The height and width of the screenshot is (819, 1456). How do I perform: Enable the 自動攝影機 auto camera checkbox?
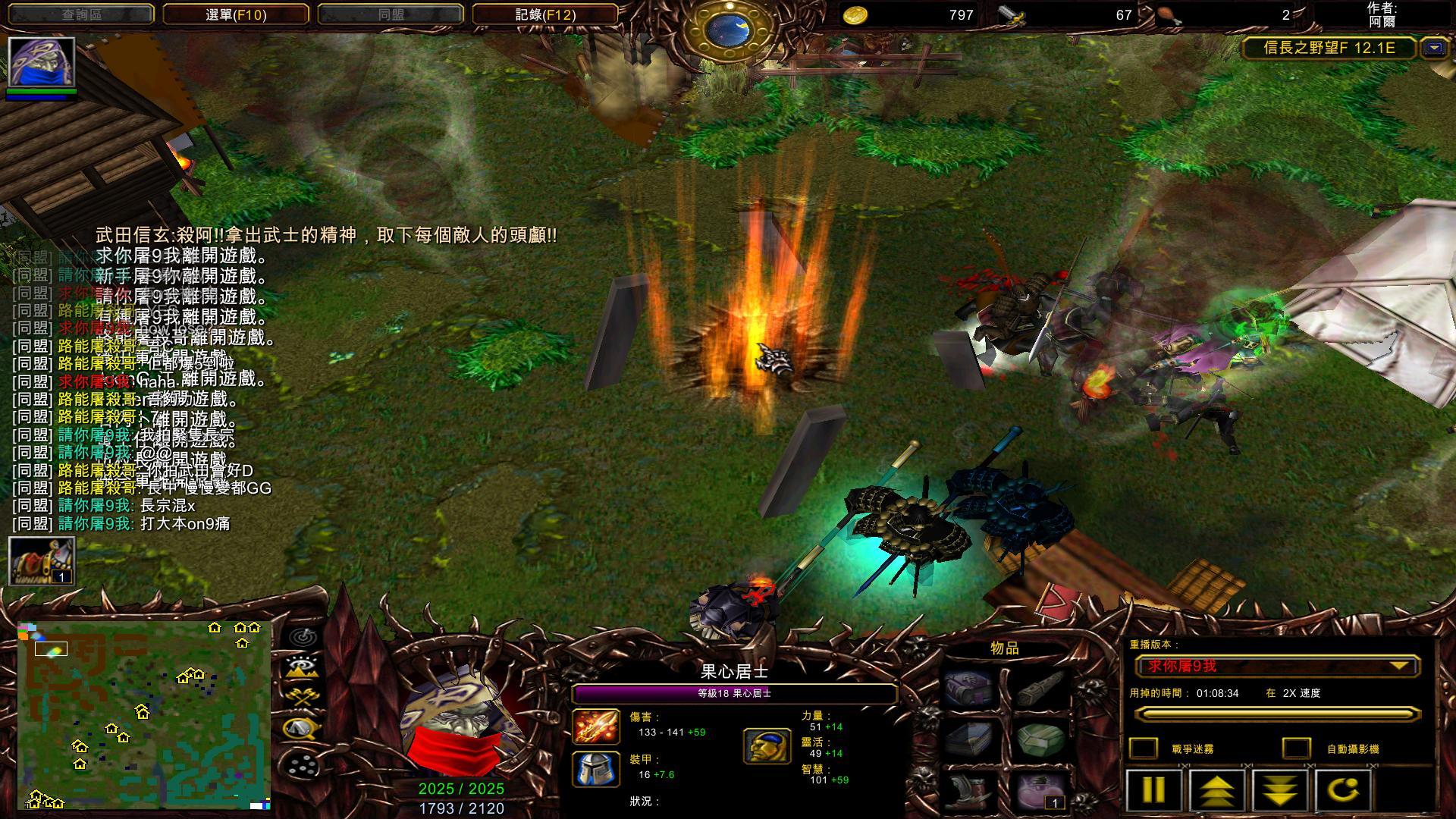point(1296,748)
